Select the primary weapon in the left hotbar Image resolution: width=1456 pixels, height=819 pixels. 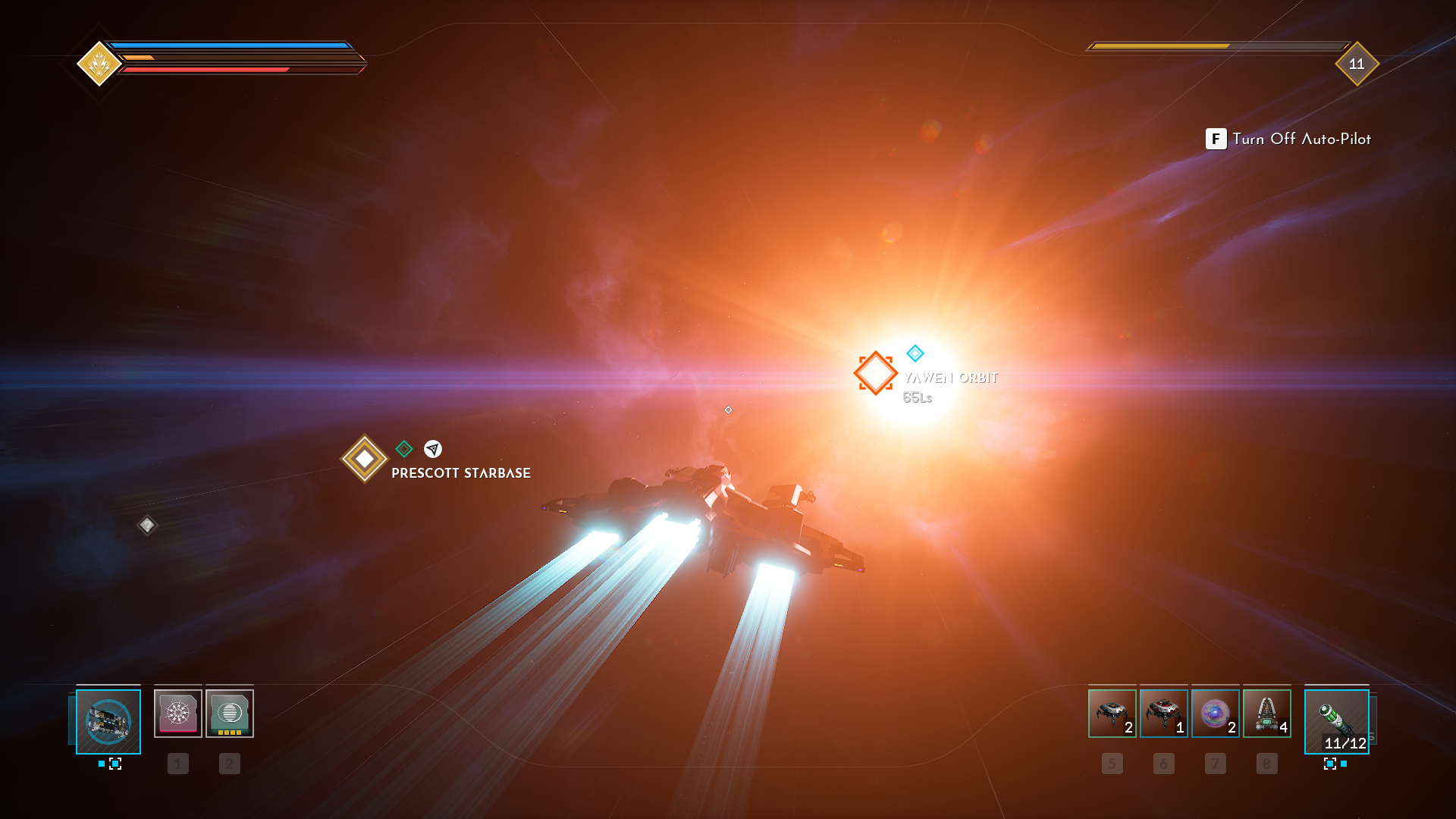point(108,722)
